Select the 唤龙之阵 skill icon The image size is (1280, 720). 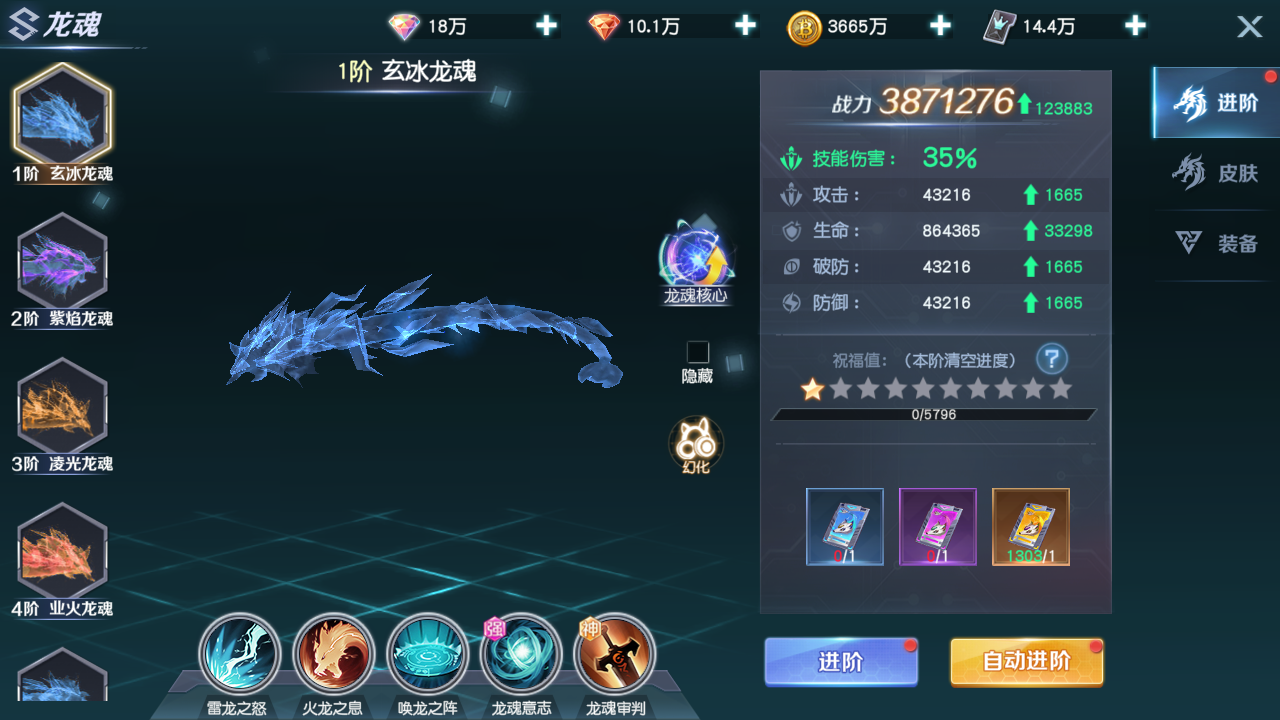click(427, 653)
